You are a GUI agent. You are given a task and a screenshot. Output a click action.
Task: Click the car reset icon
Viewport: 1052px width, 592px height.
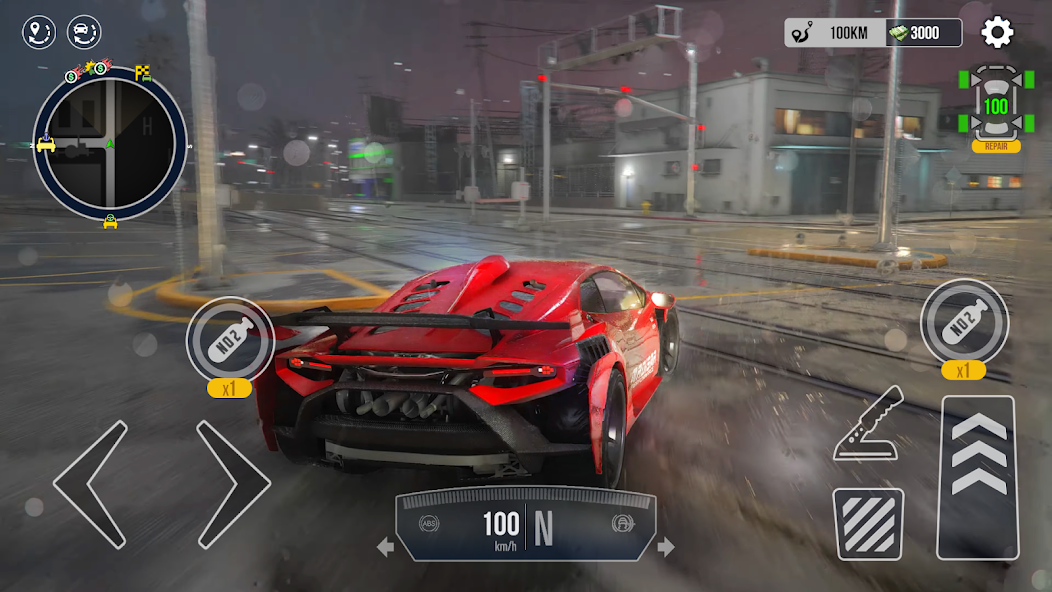point(84,33)
